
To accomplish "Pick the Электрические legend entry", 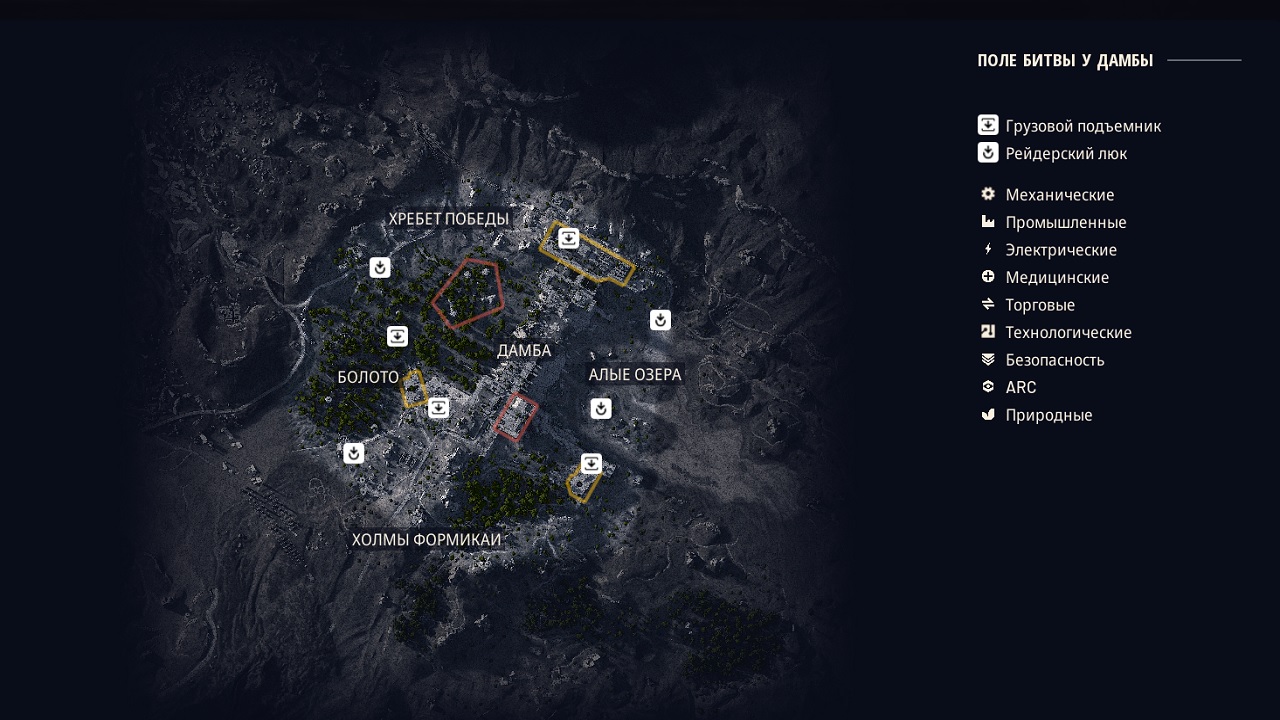I will 1060,250.
